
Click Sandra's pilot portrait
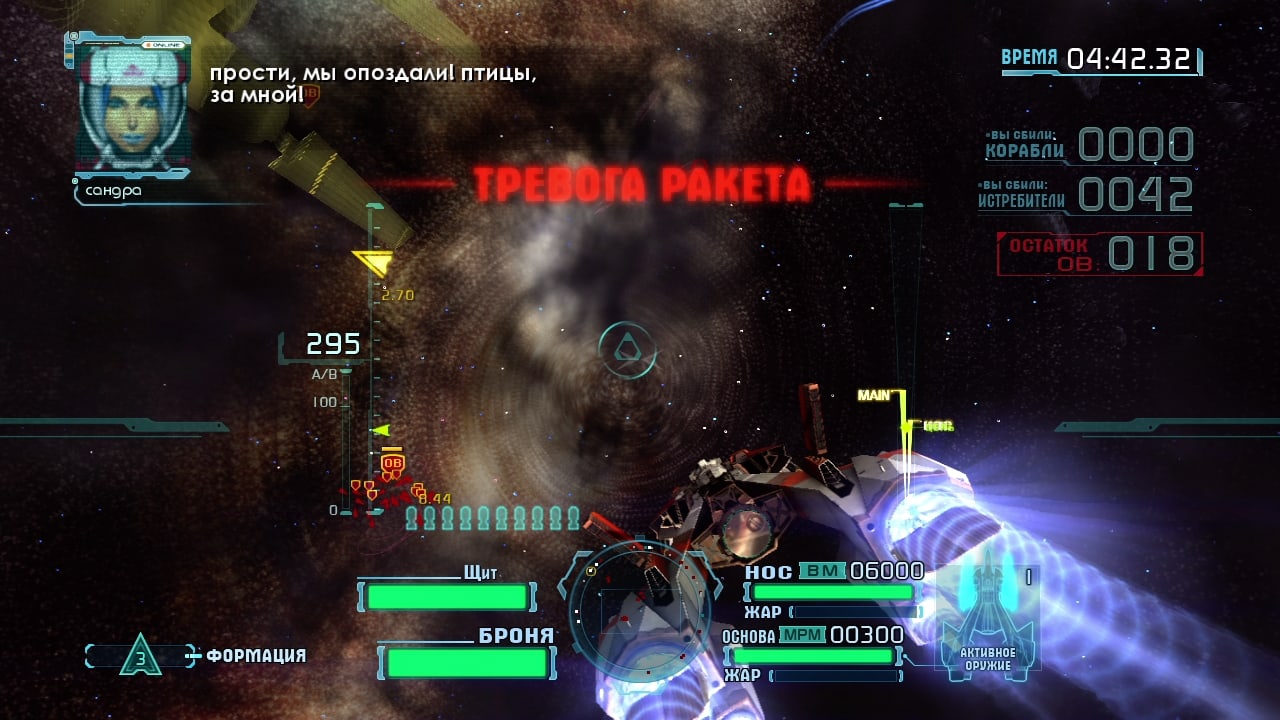pyautogui.click(x=133, y=107)
